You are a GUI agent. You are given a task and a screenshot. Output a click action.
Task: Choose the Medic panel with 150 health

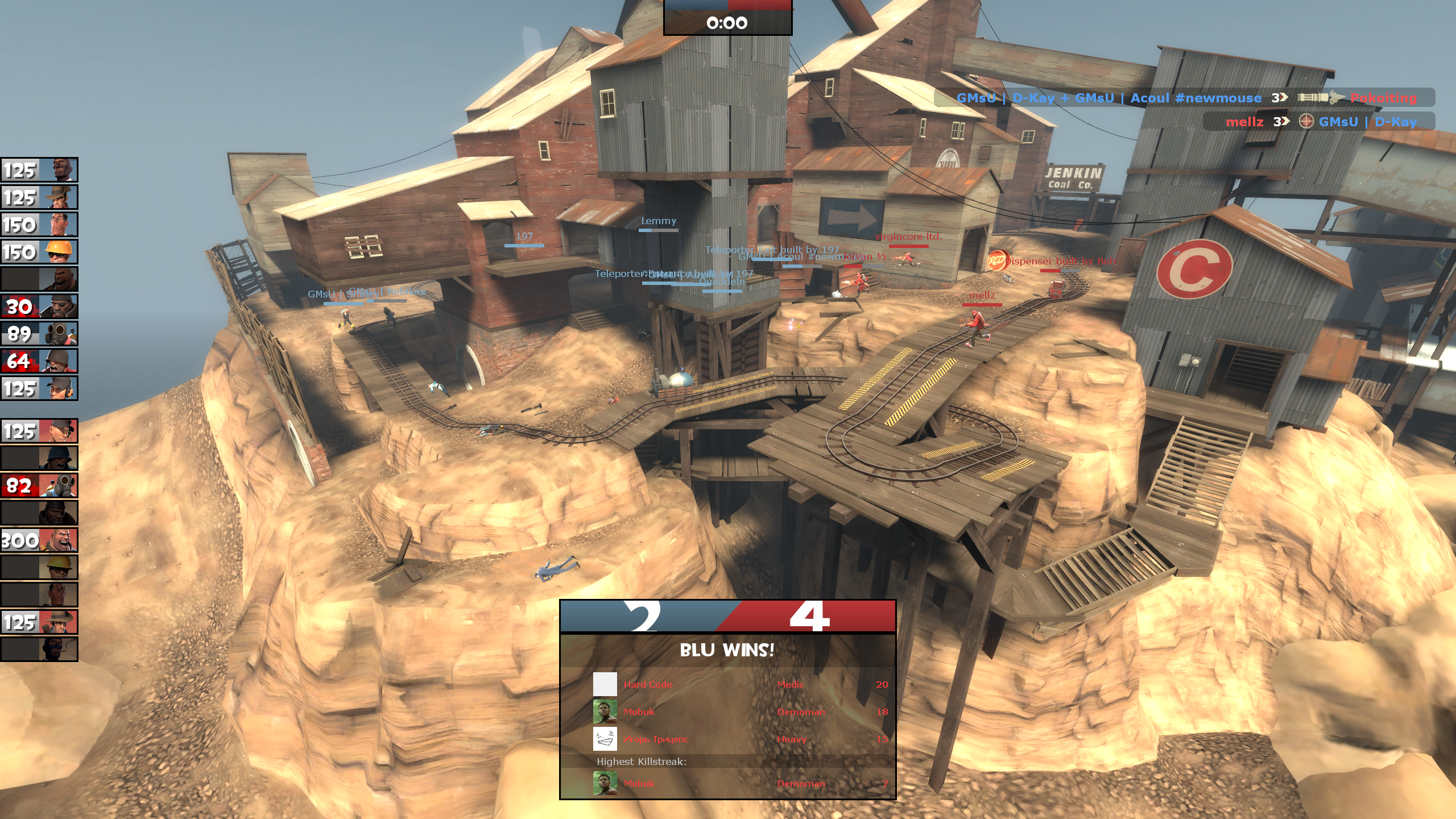(x=39, y=225)
